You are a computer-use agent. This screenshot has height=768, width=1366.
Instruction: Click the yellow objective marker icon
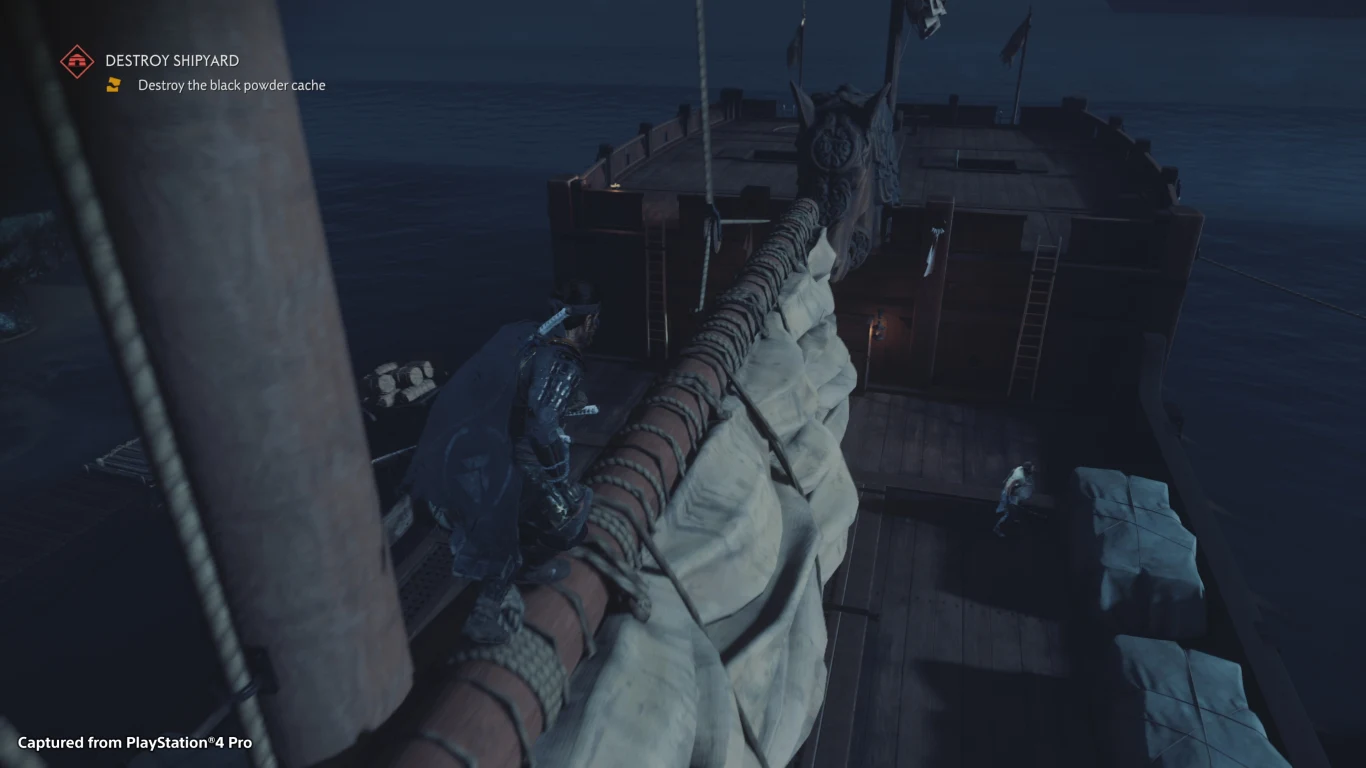click(114, 85)
